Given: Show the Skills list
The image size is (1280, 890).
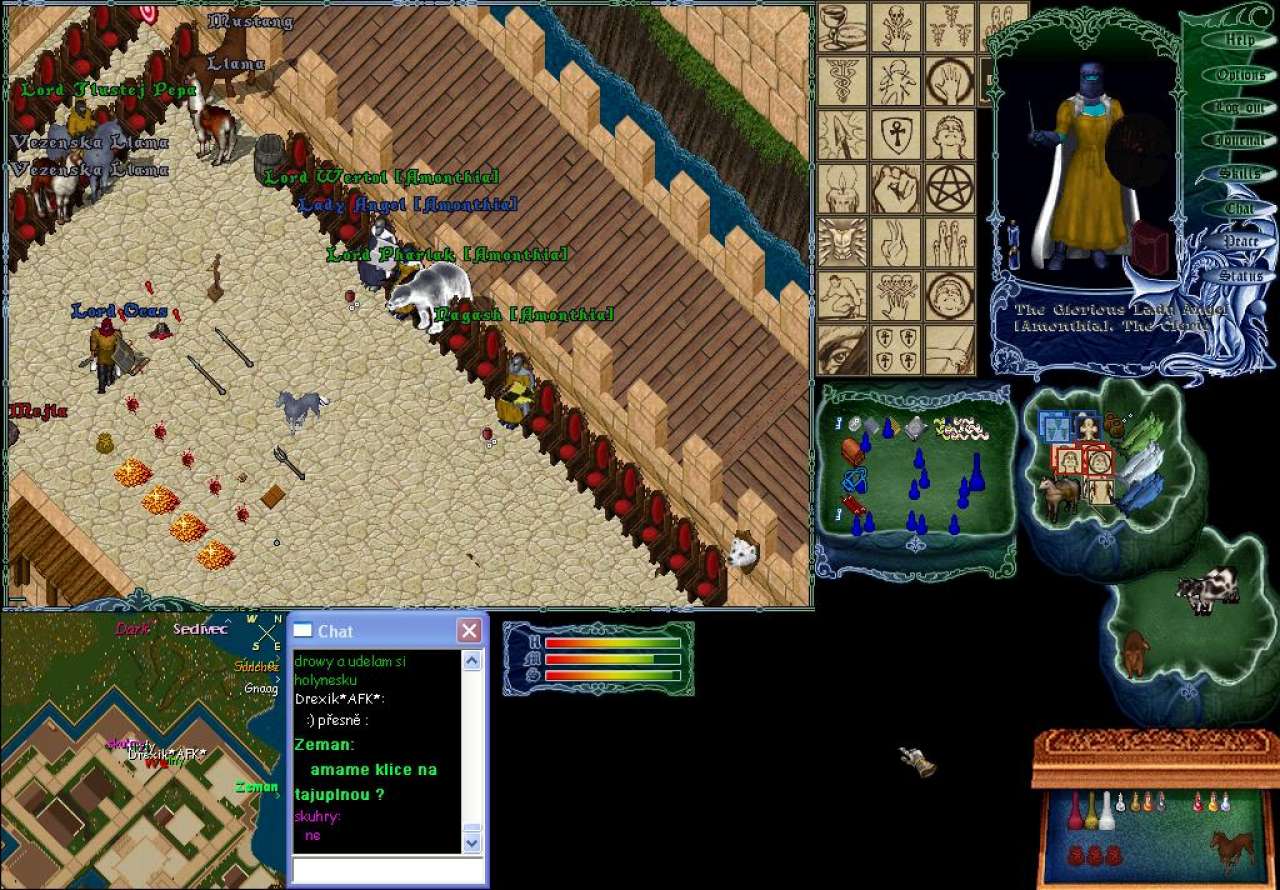Looking at the screenshot, I should 1240,174.
